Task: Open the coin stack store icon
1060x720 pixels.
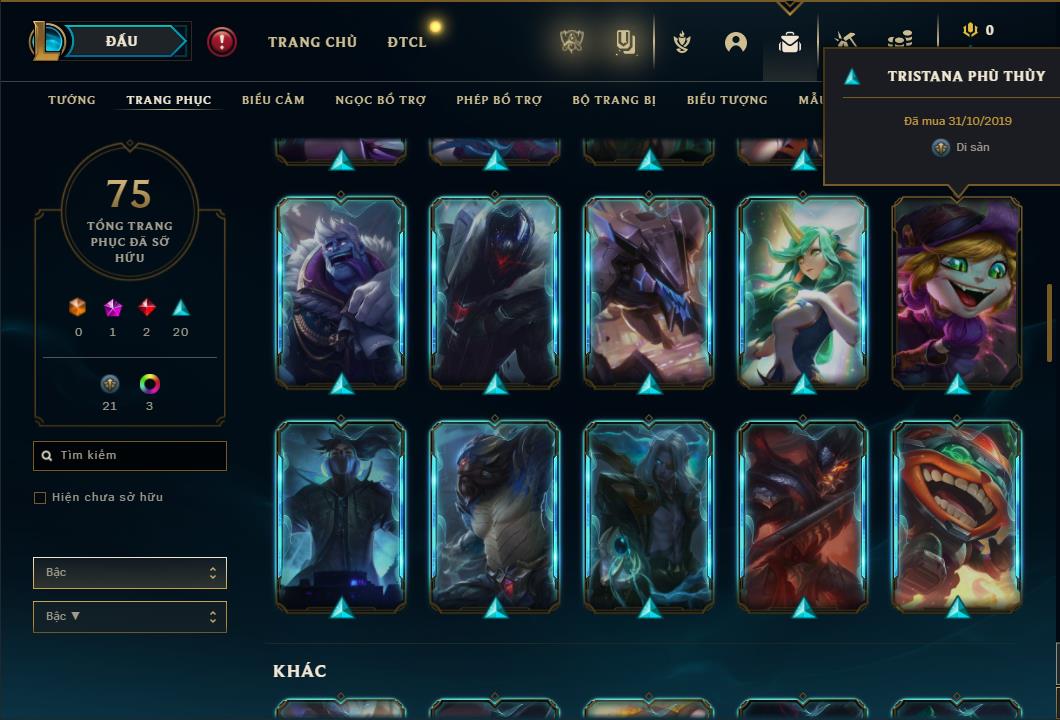Action: tap(900, 41)
